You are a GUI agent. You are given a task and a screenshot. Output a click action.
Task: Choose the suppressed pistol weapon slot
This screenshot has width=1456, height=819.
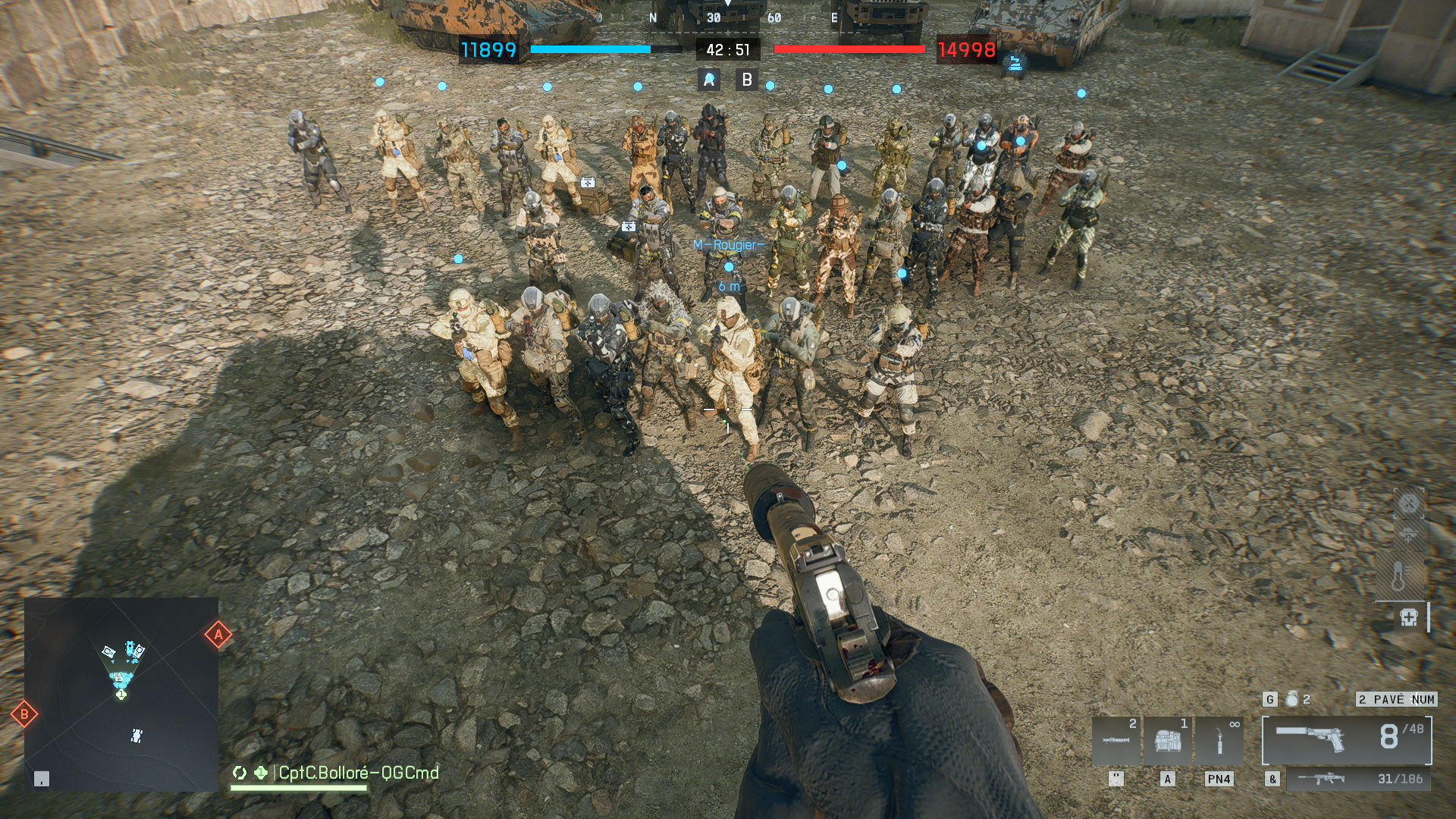tap(1347, 739)
